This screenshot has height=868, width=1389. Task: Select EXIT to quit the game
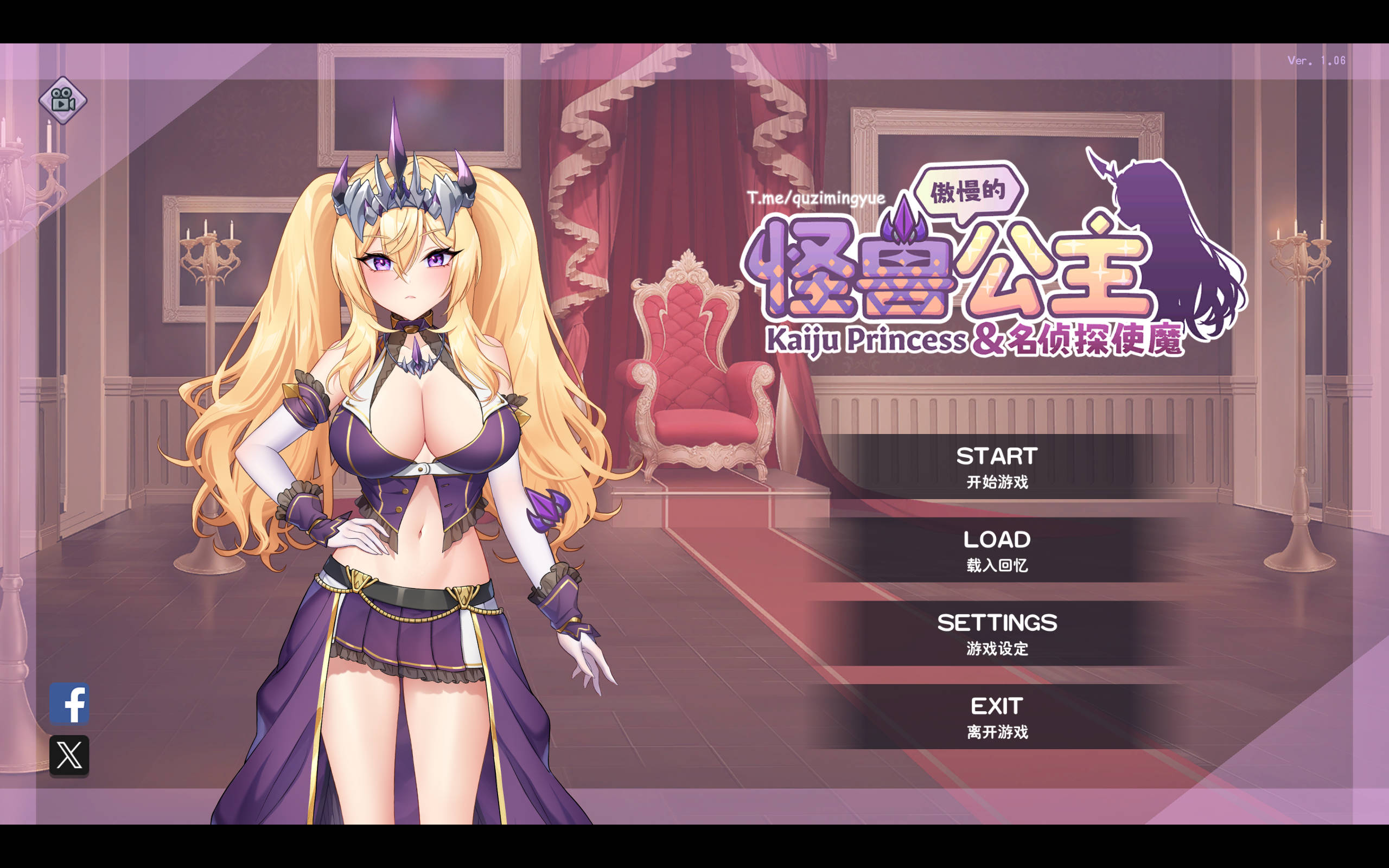tap(995, 705)
